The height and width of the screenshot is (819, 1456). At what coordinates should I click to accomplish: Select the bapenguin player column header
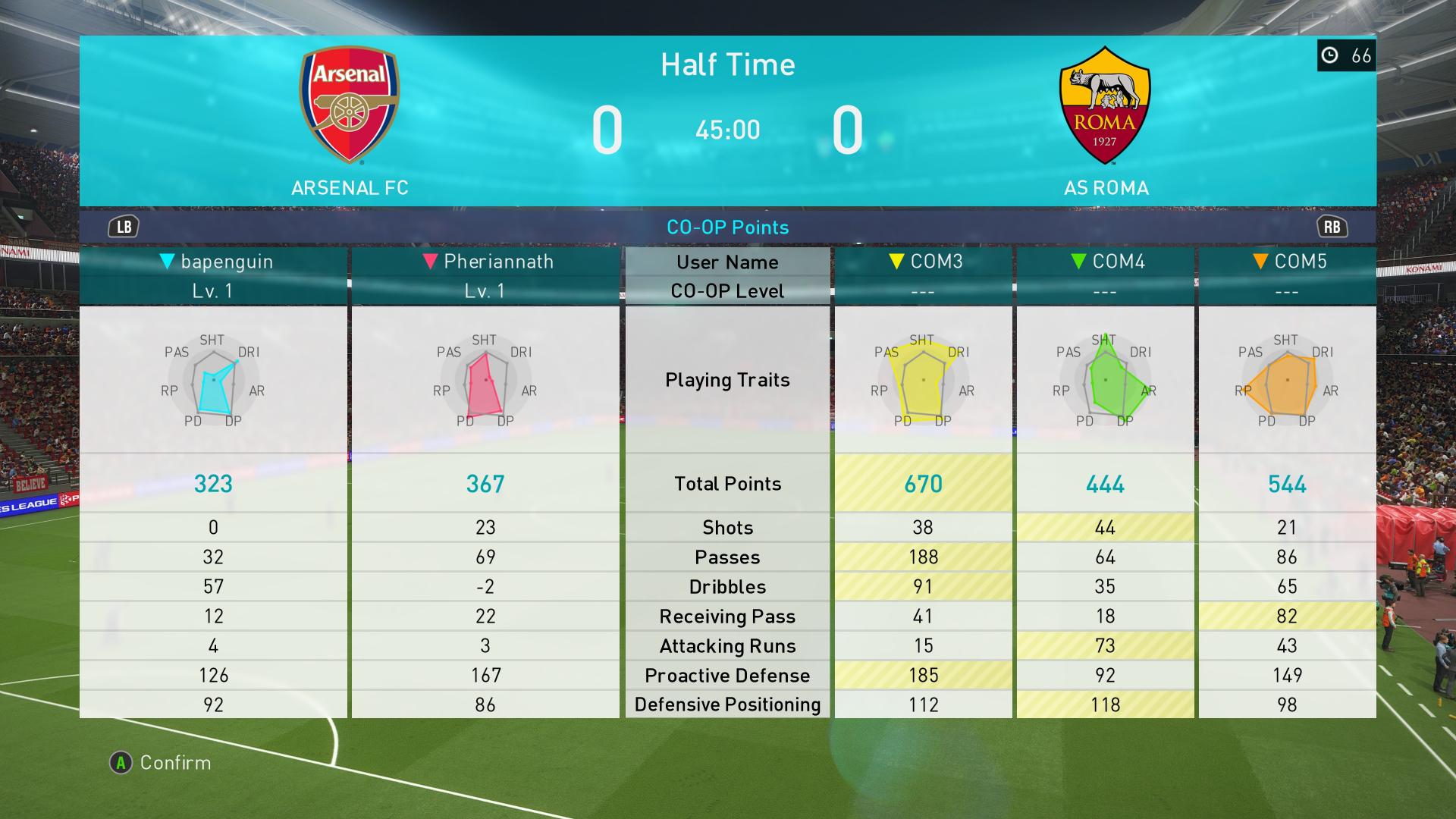click(215, 262)
